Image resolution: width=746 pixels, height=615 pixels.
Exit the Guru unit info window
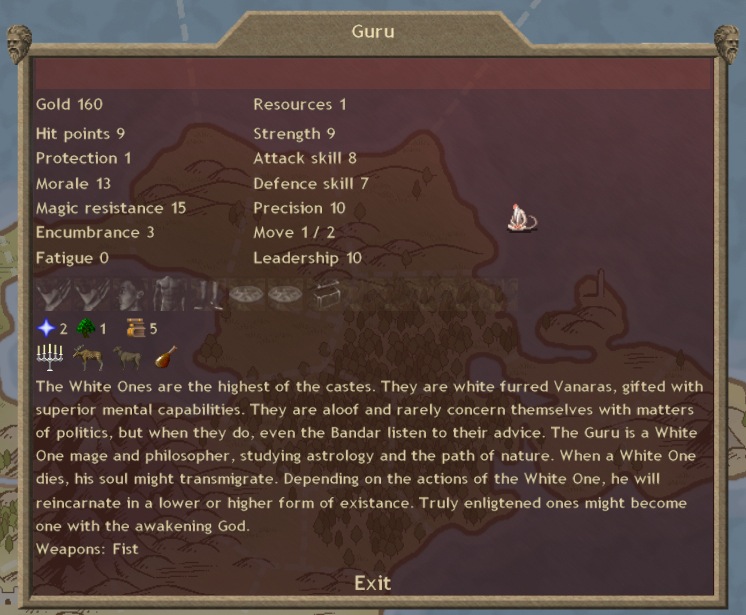click(x=372, y=583)
